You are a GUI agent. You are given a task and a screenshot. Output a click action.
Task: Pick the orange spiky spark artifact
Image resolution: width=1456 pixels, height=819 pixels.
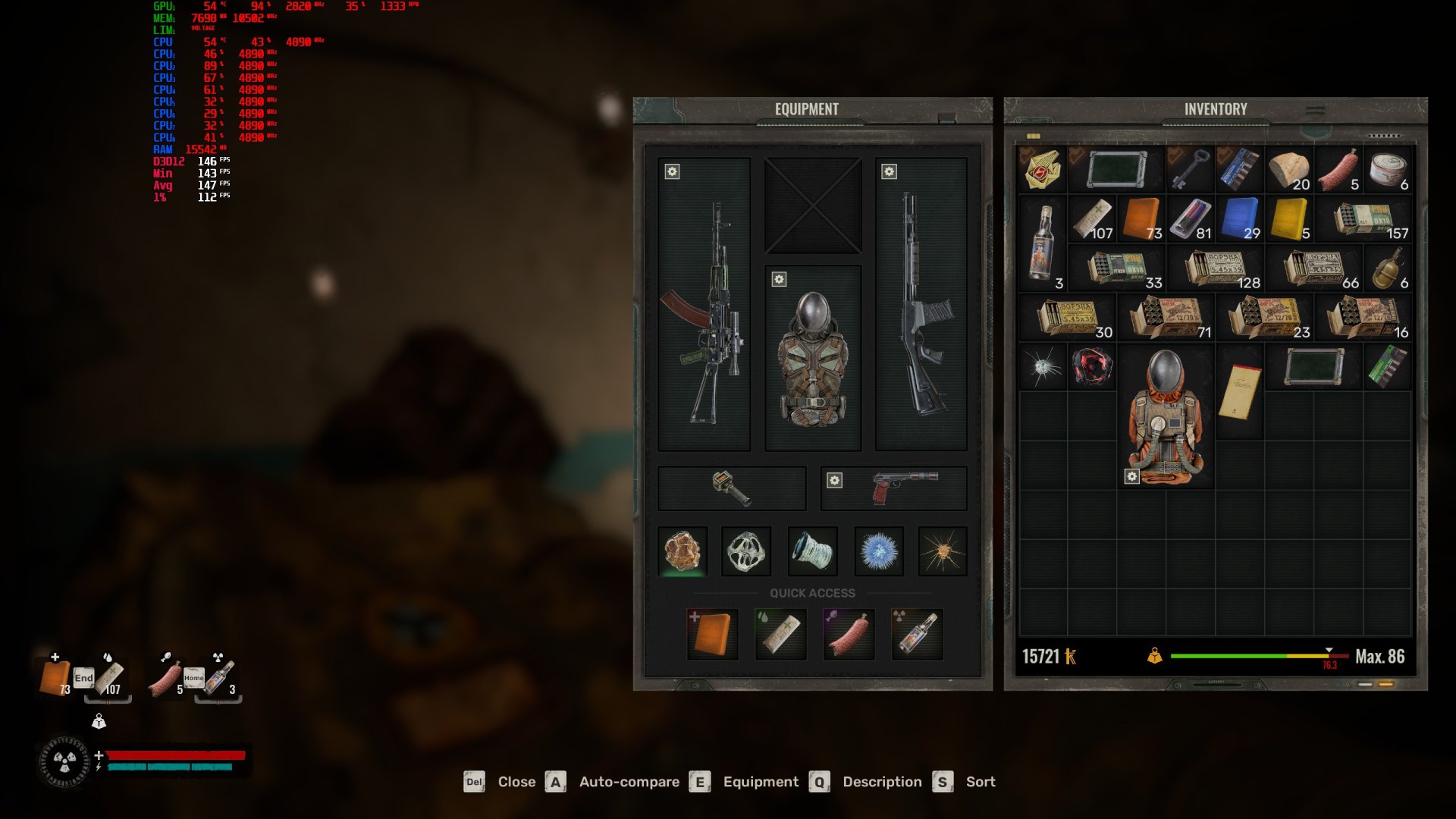pos(943,551)
